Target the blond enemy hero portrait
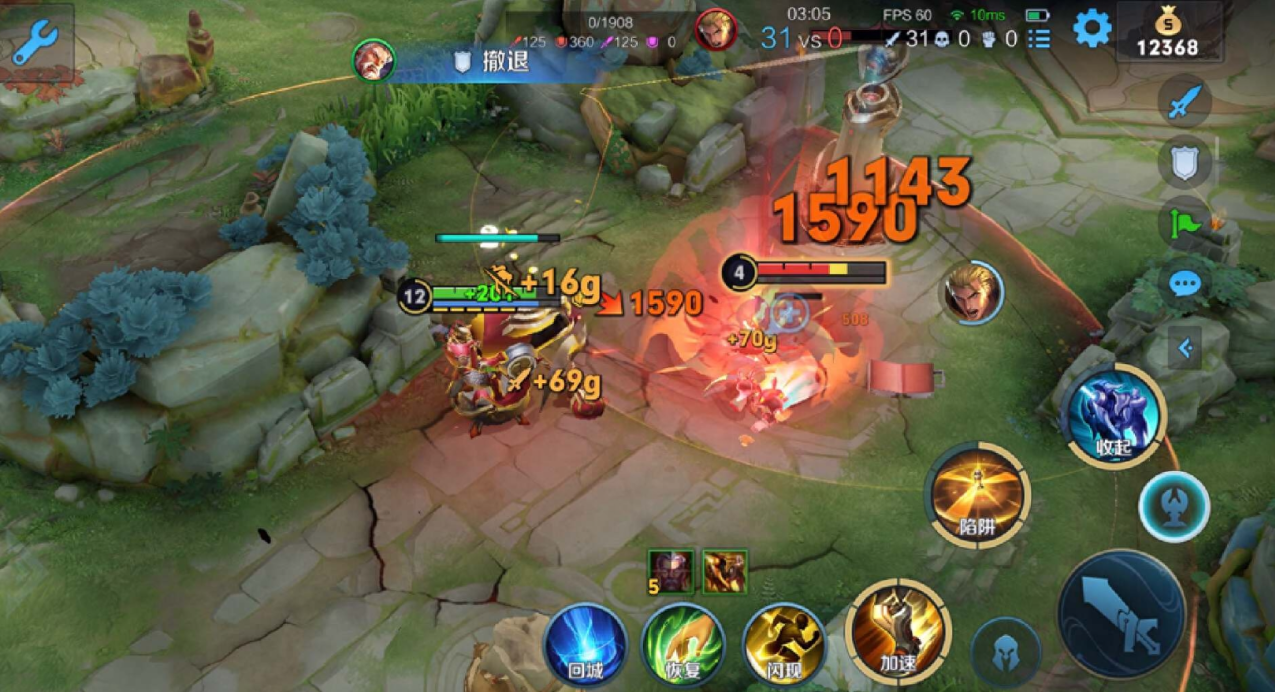The width and height of the screenshot is (1275, 692). click(x=971, y=292)
